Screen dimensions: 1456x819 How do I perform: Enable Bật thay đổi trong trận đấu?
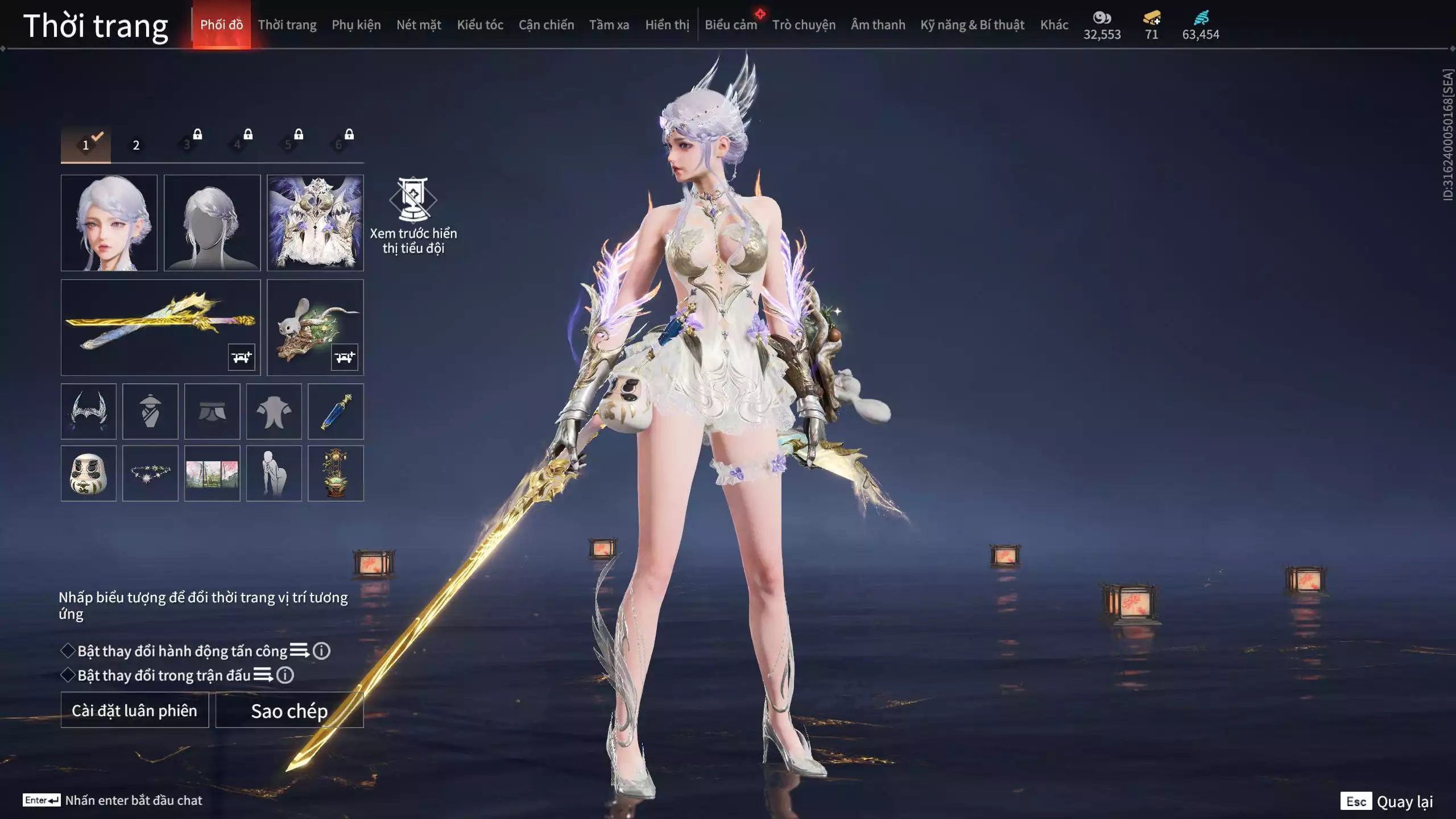68,675
